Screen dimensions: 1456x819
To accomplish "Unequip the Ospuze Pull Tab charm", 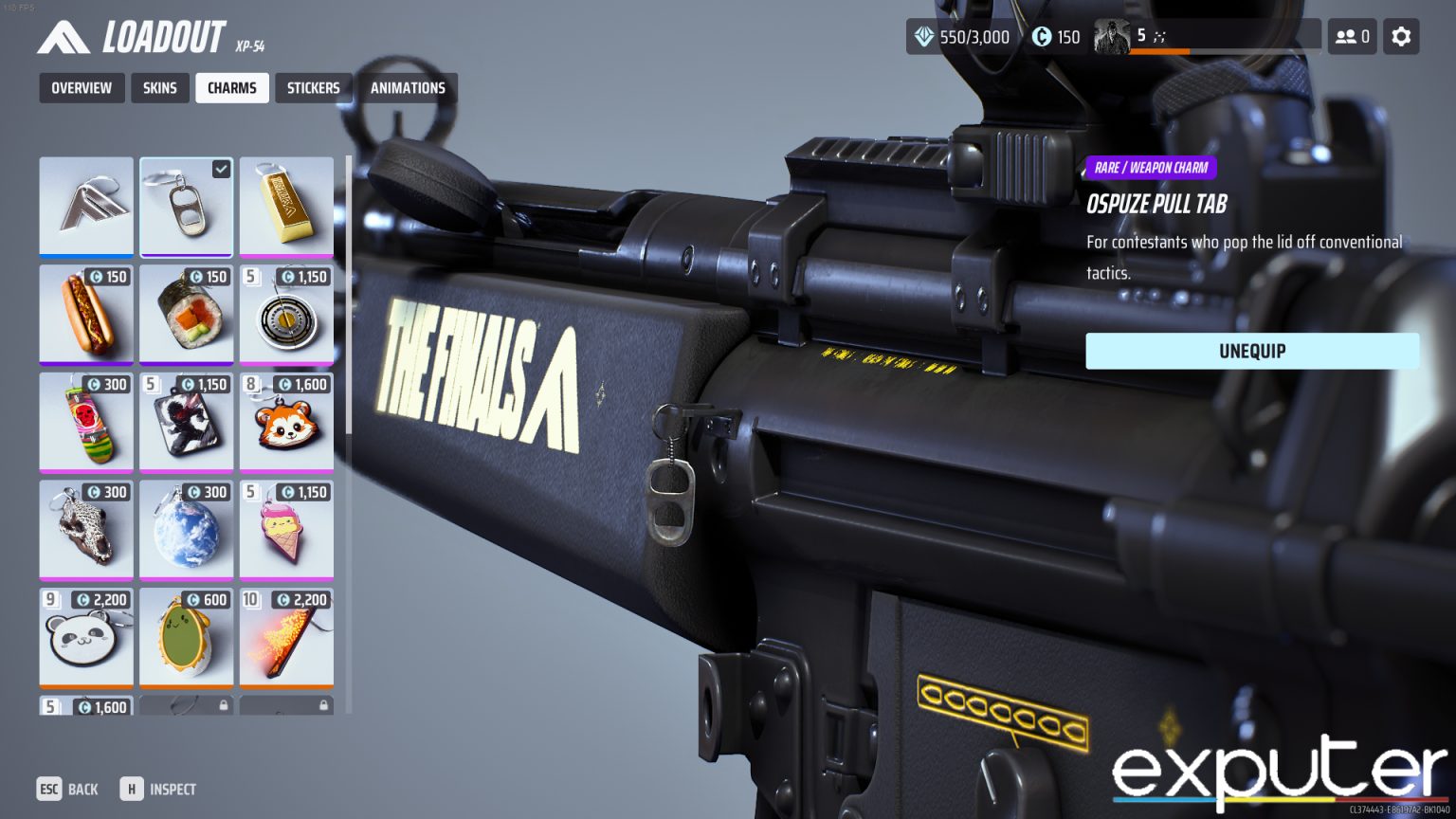I will [1251, 351].
